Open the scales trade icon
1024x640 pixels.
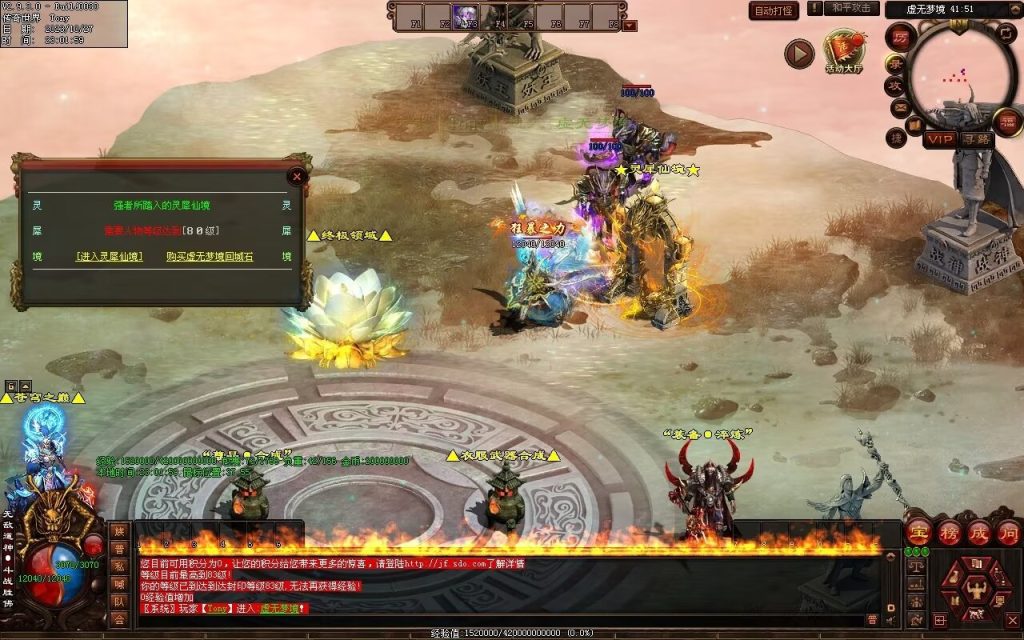coord(914,566)
